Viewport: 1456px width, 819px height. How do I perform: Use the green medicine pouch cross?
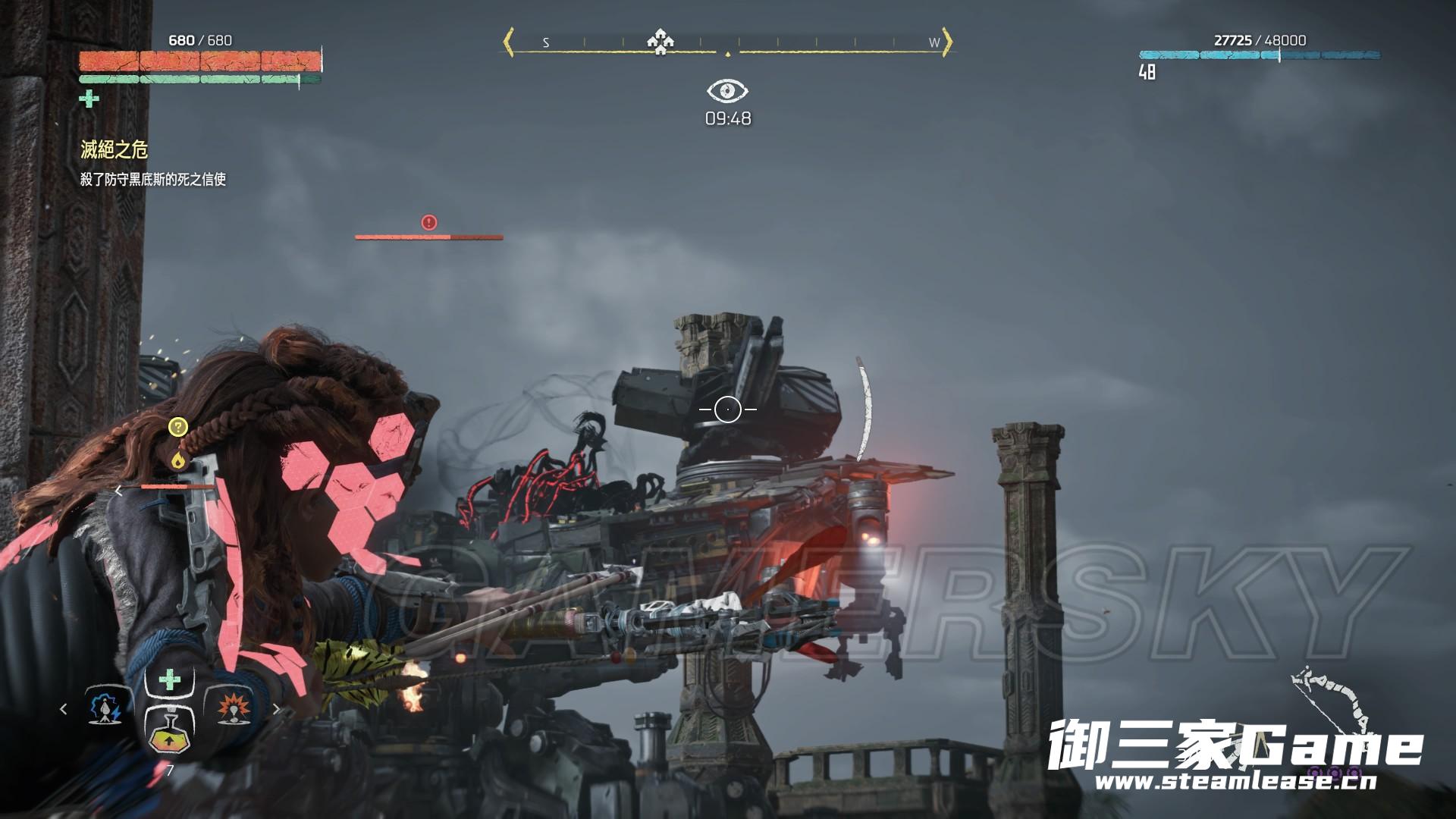coord(170,679)
